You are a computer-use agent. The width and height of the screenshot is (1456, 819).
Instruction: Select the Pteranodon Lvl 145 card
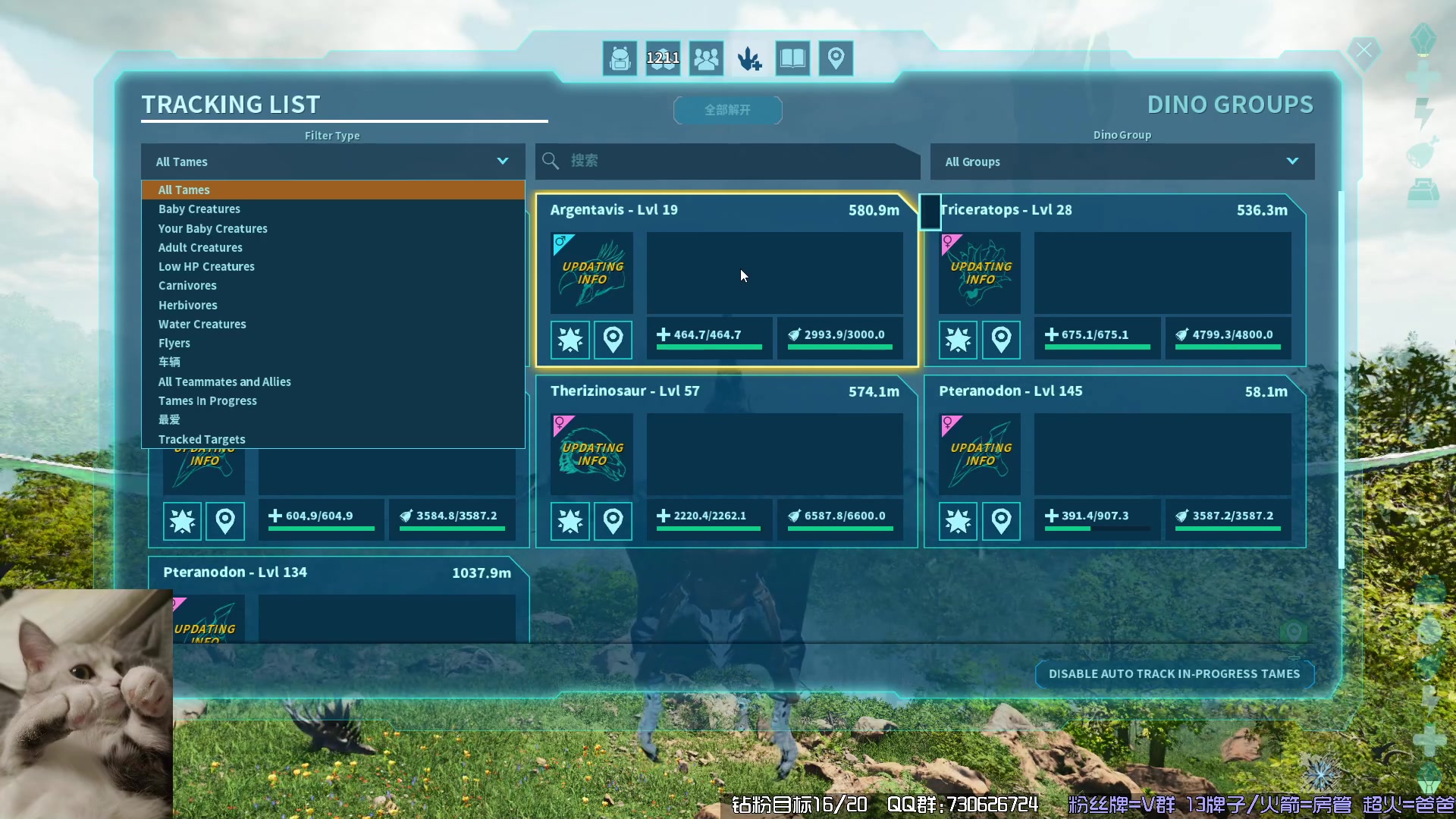point(1162,453)
